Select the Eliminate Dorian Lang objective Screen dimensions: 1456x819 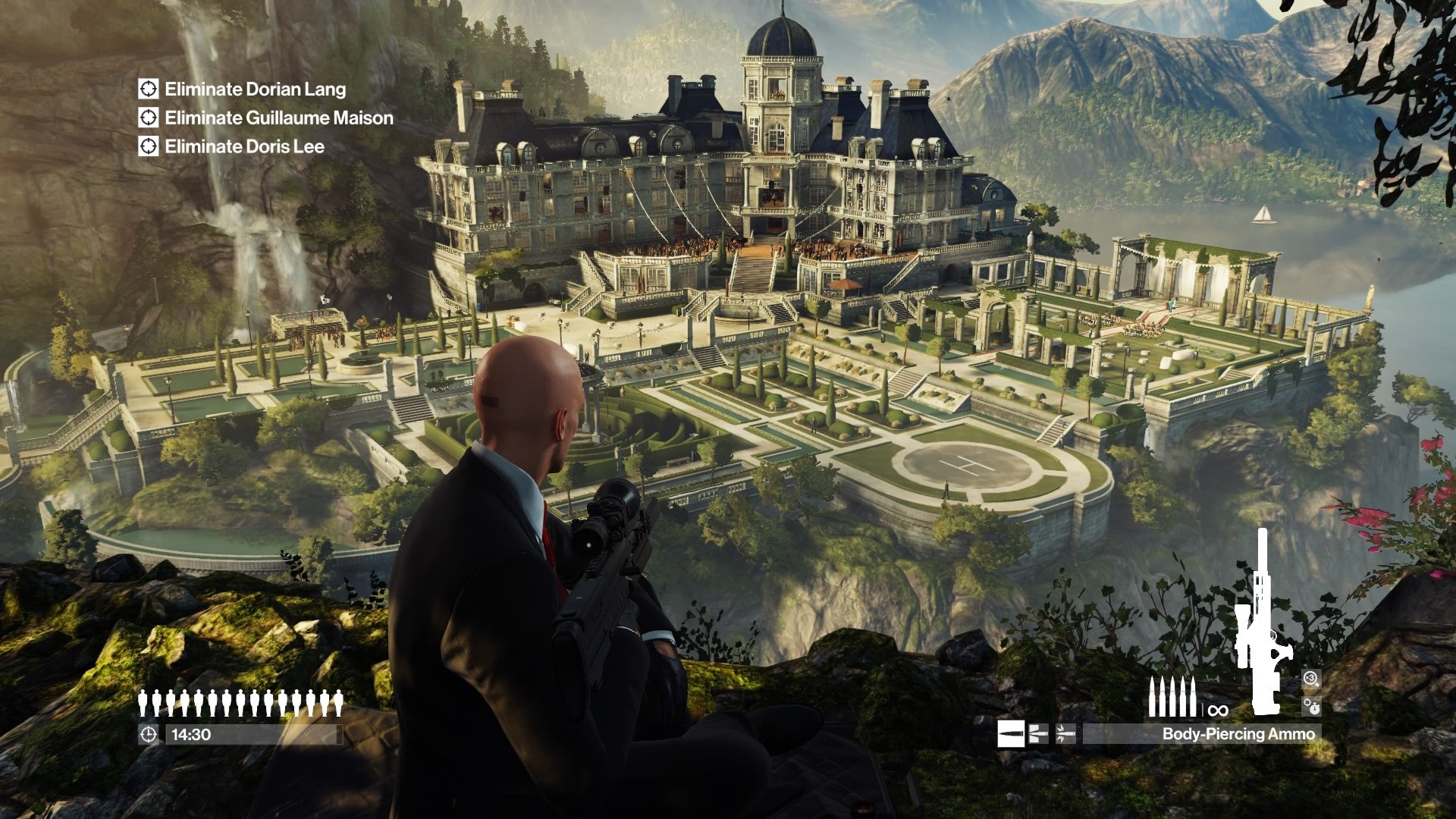(x=255, y=89)
